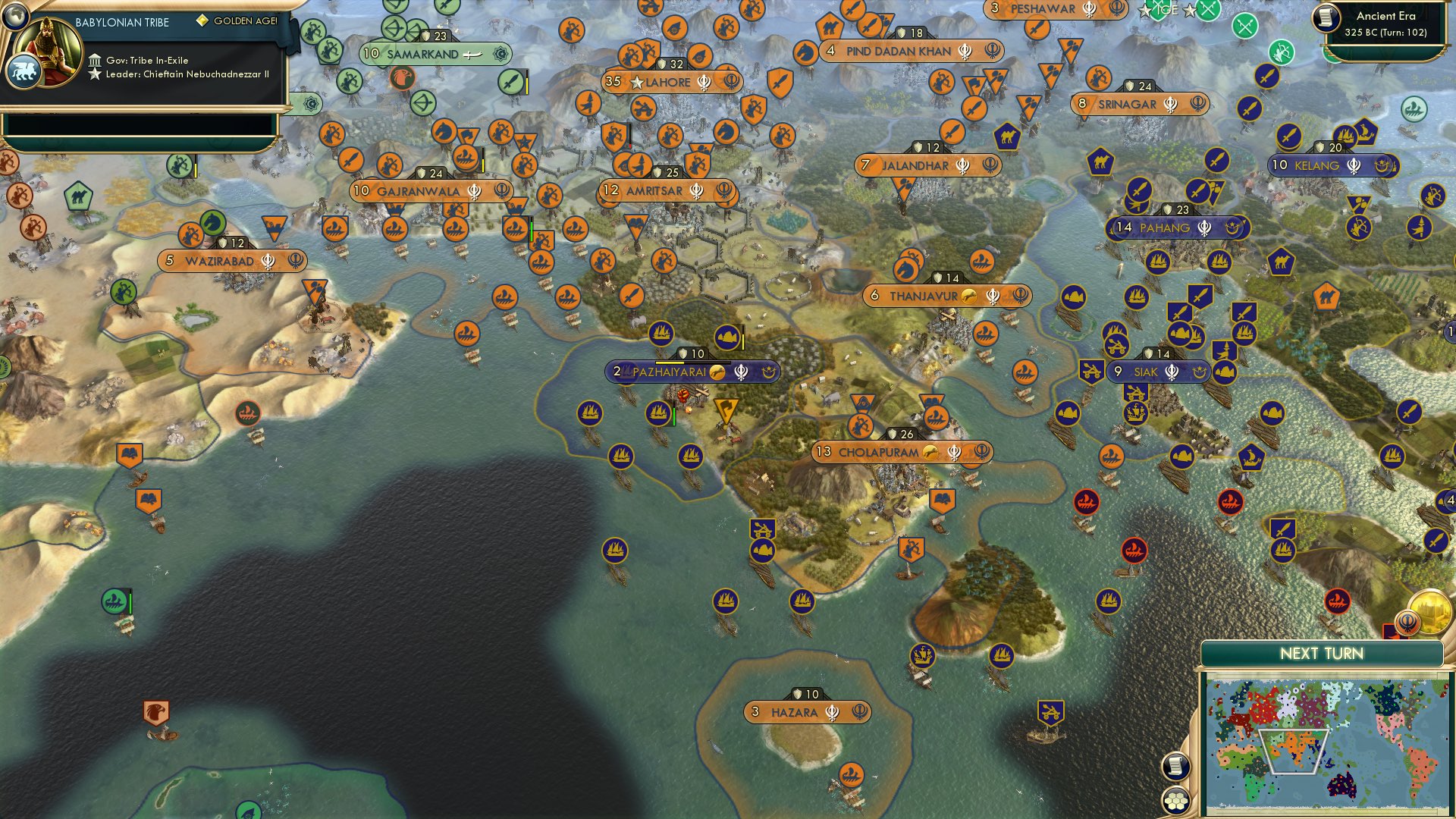1456x819 pixels.
Task: Open the scroll icon next to Ancient Era
Action: (1326, 17)
